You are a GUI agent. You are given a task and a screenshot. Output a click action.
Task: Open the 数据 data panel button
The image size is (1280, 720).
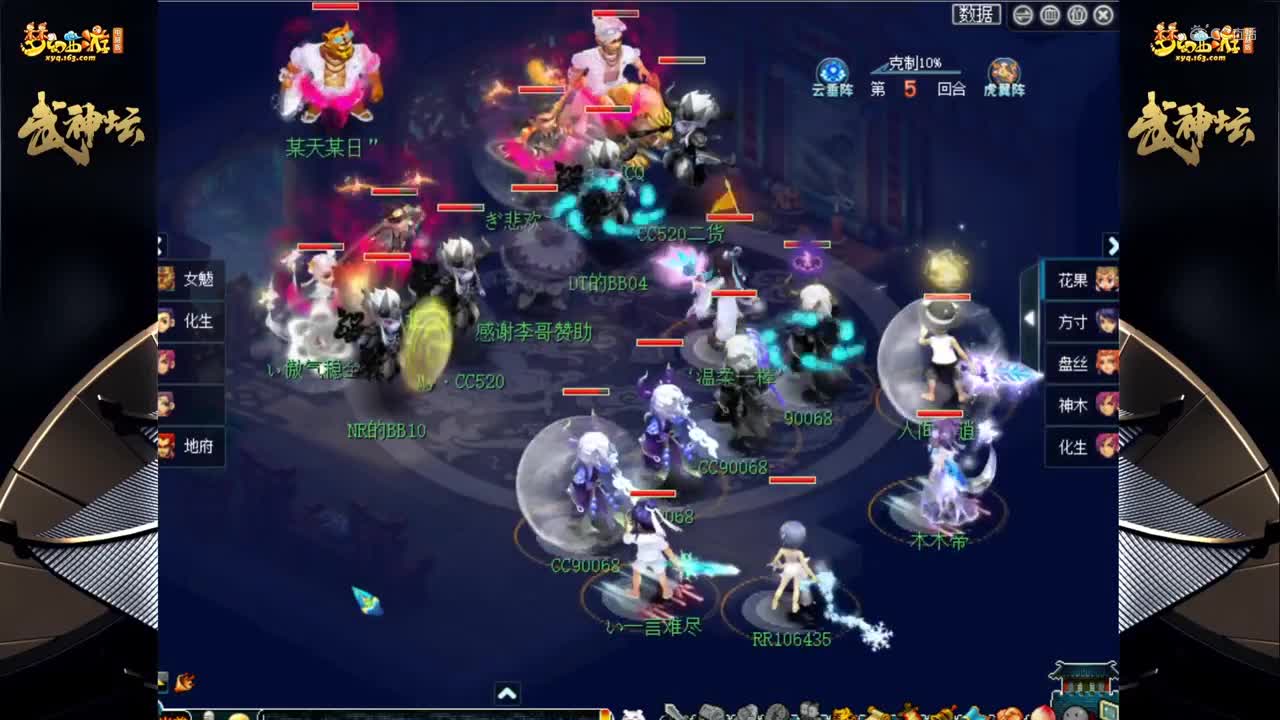pos(977,15)
